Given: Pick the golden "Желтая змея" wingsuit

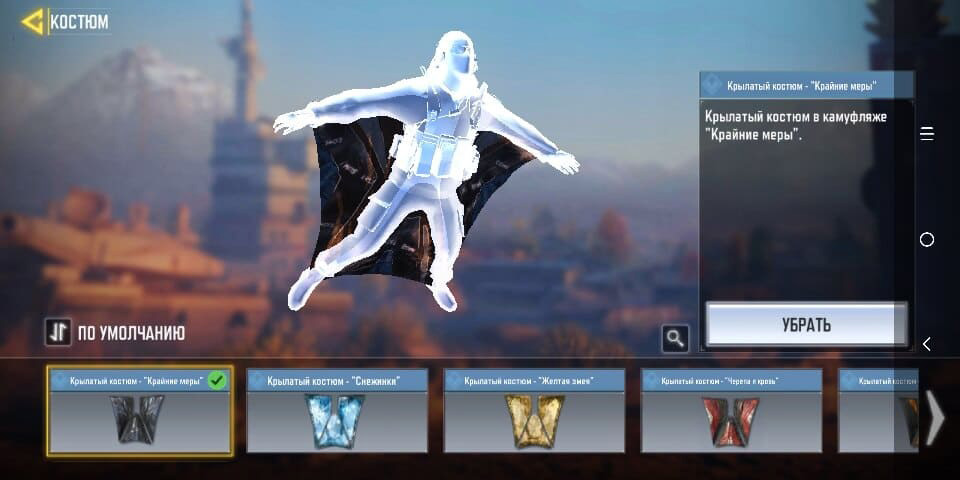Looking at the screenshot, I should (x=534, y=411).
